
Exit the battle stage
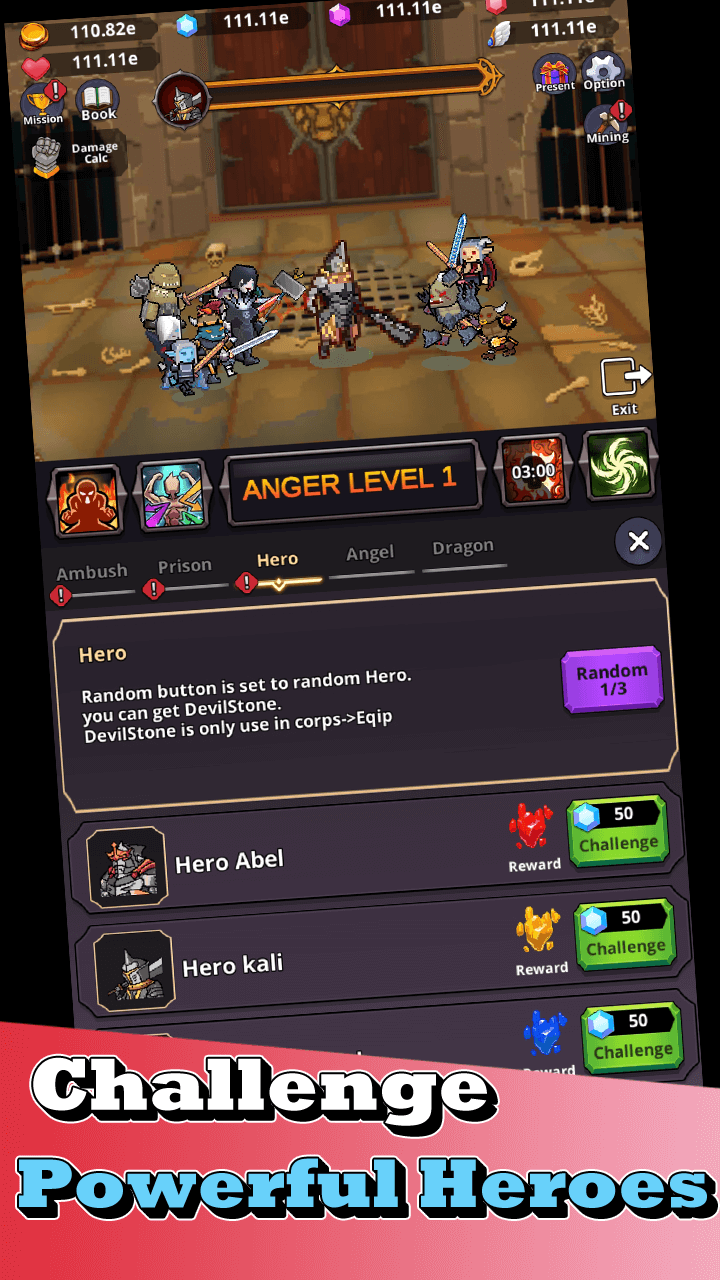pyautogui.click(x=625, y=386)
